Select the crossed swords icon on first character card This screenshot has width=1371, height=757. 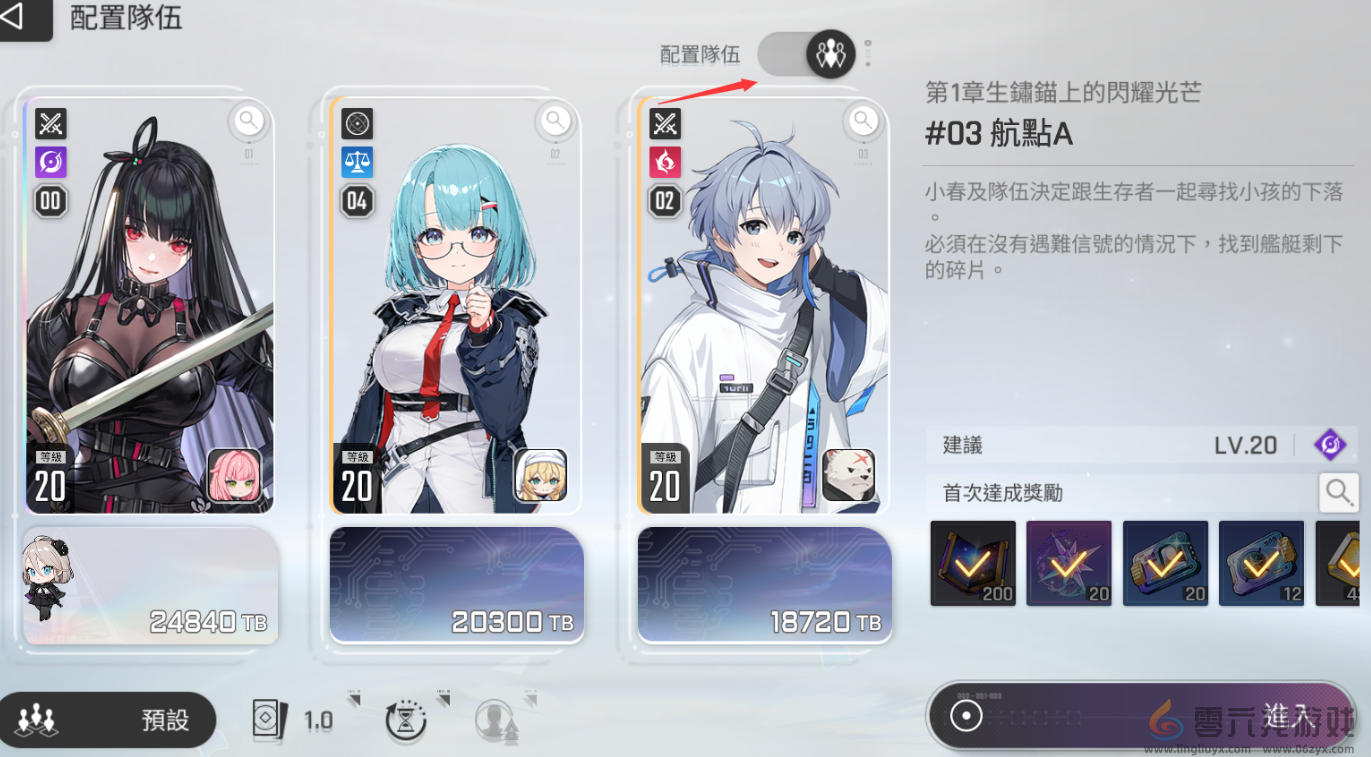click(x=50, y=123)
